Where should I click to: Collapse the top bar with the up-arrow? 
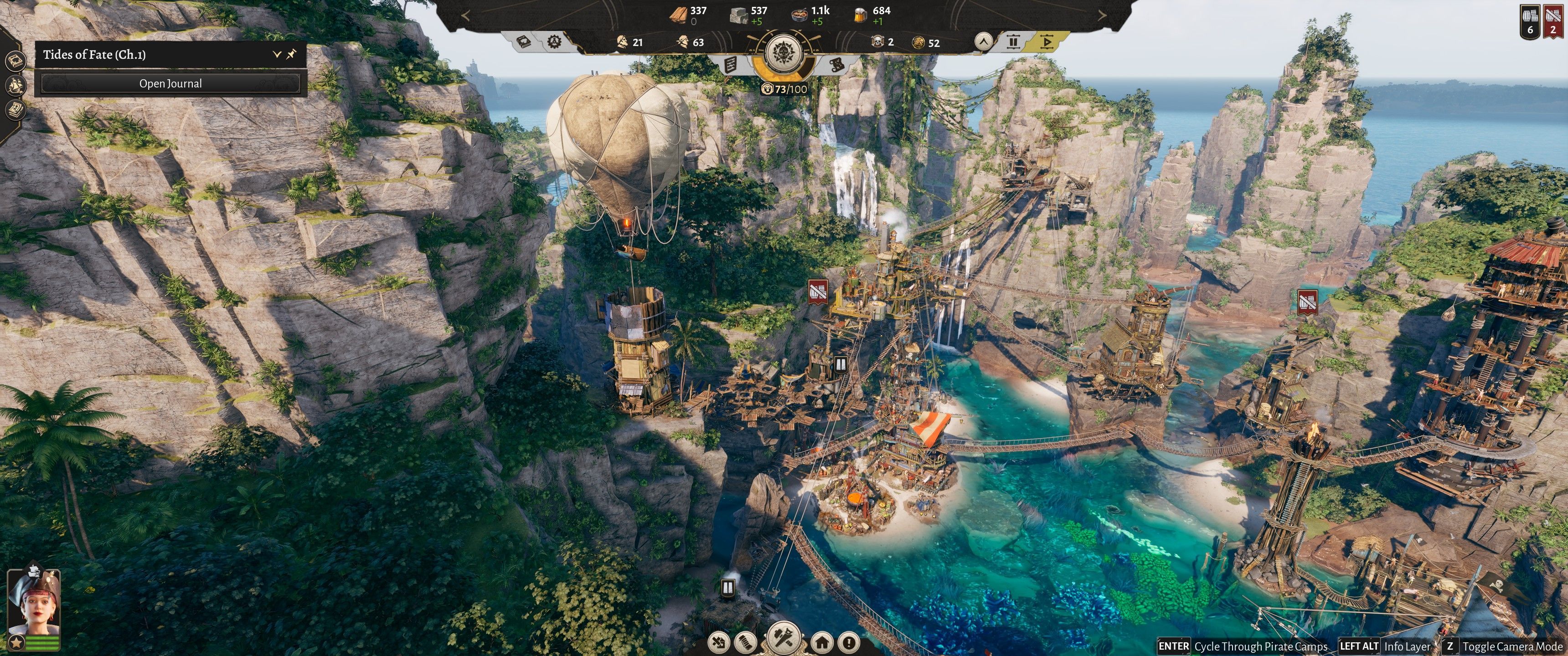[x=983, y=42]
